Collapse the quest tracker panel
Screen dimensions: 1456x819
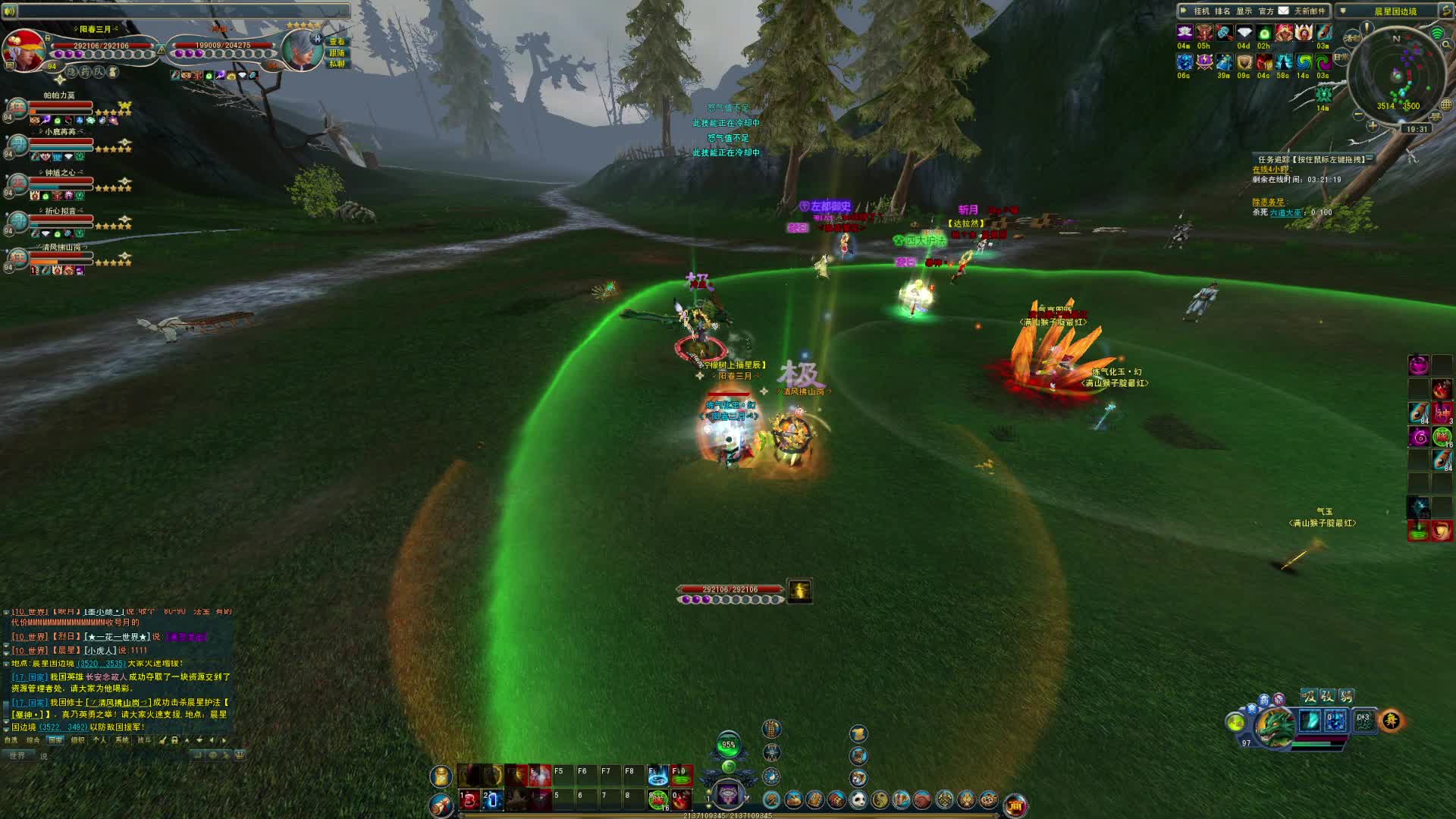click(x=1370, y=158)
